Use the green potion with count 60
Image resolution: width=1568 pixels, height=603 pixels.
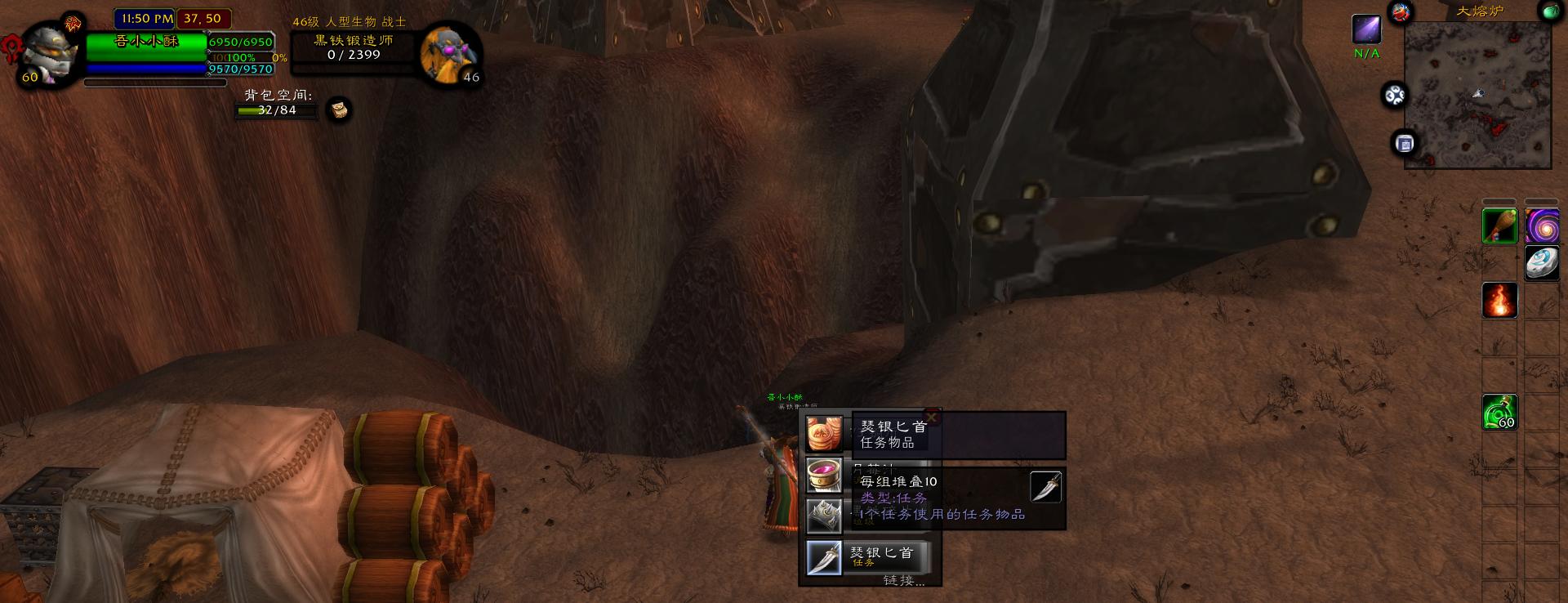click(x=1499, y=412)
